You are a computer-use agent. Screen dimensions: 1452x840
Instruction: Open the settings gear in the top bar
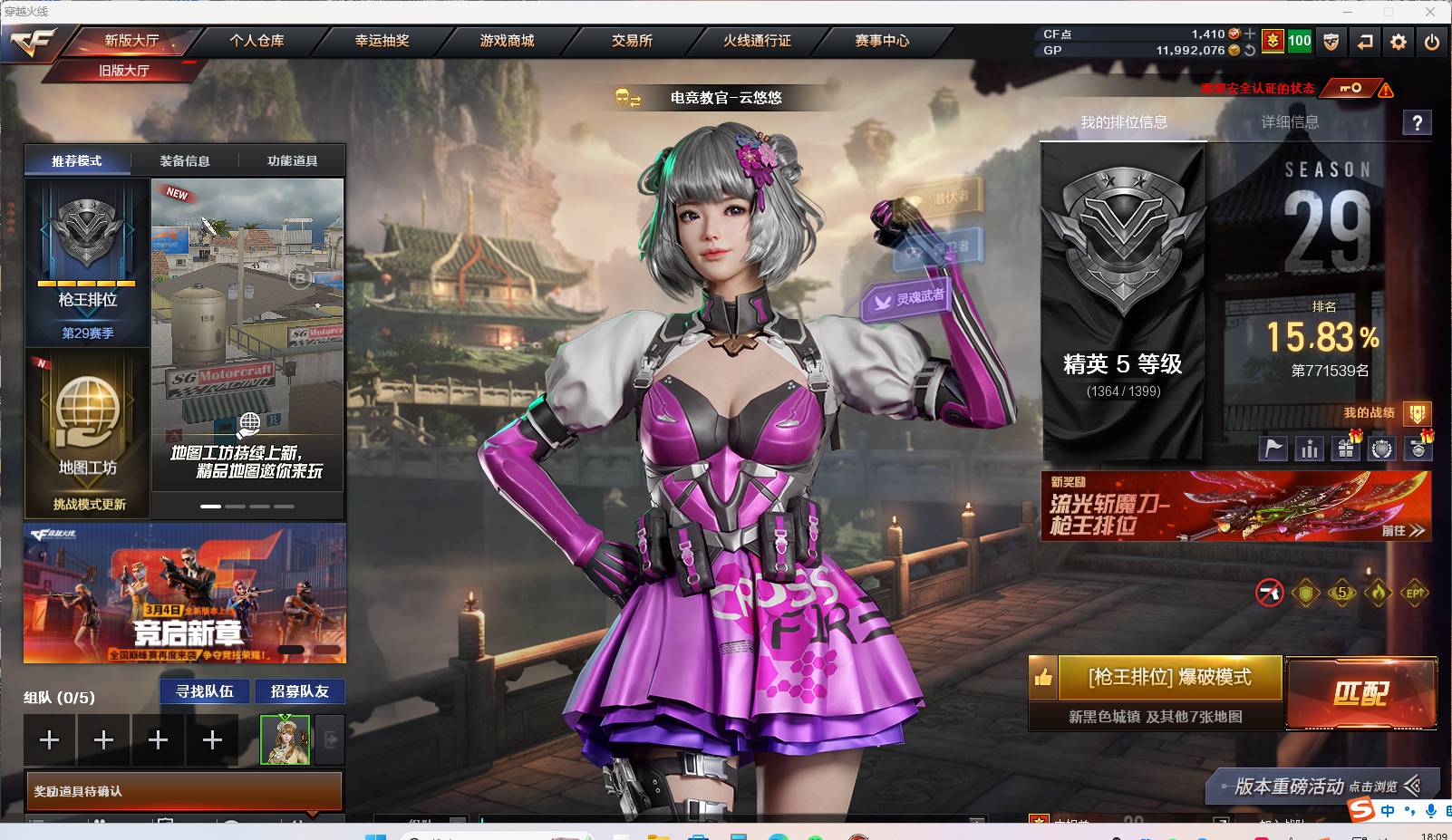(1399, 42)
